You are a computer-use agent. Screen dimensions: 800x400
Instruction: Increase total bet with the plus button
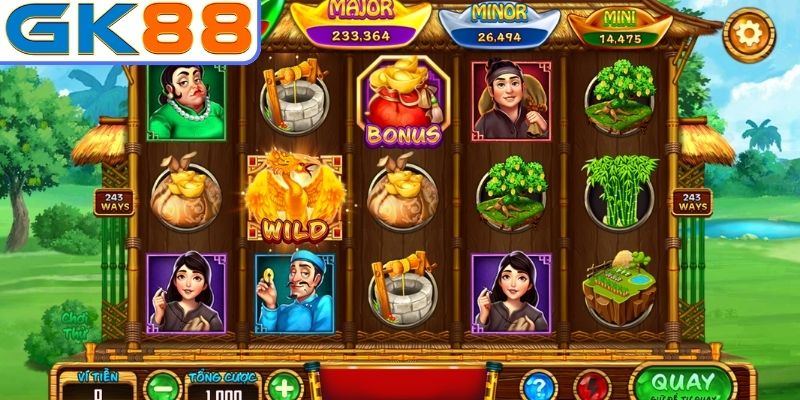[x=284, y=387]
